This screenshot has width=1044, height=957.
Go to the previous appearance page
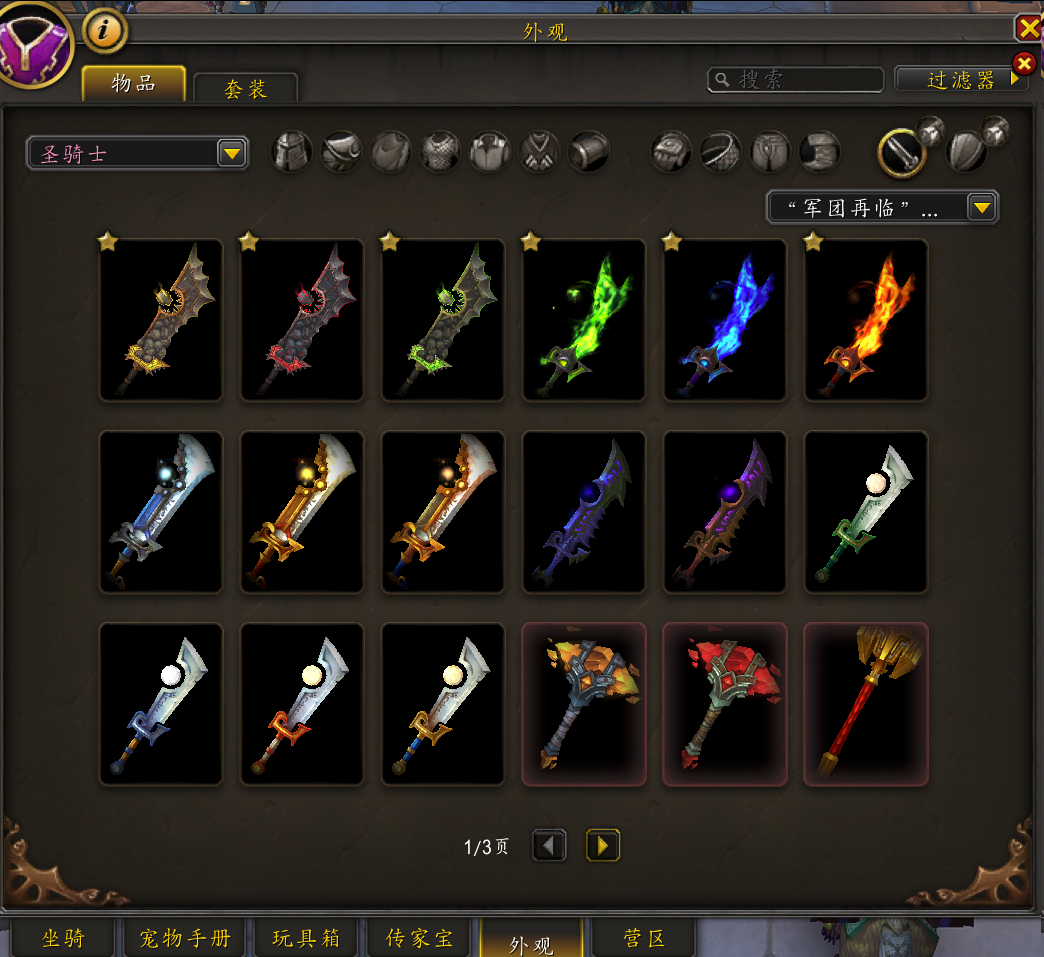click(x=549, y=846)
